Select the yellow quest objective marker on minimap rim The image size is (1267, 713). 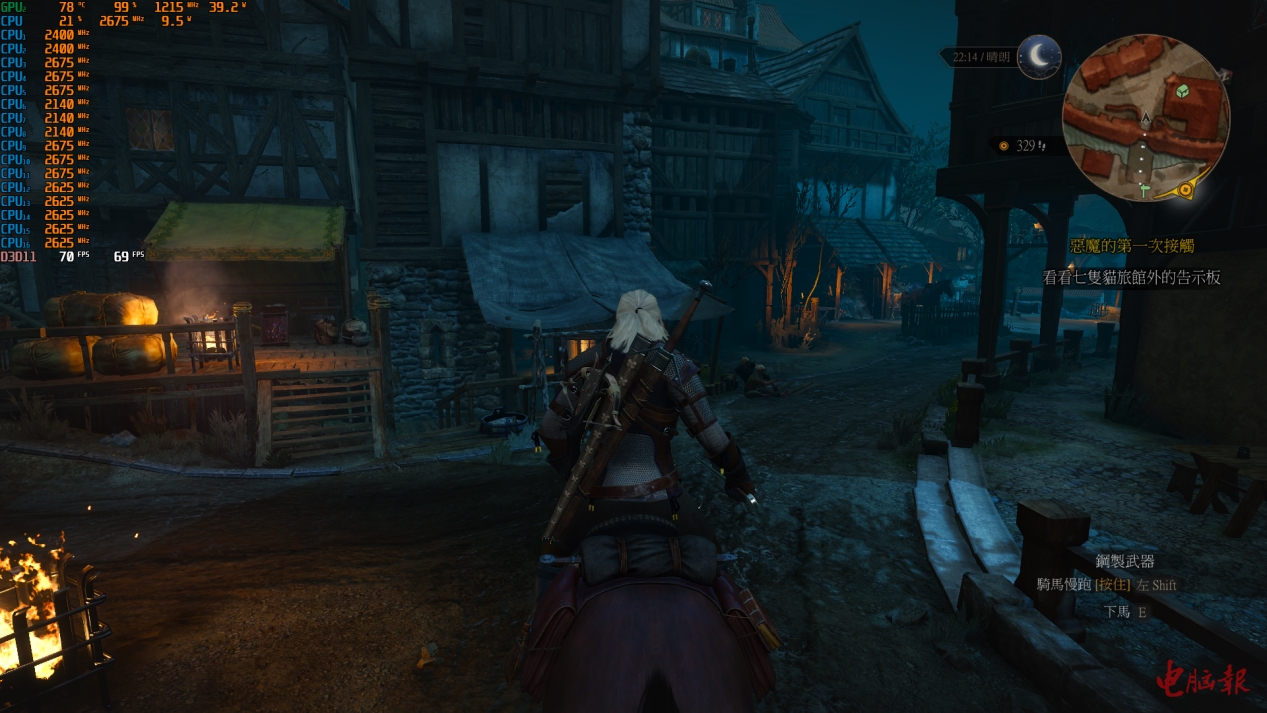point(1187,188)
